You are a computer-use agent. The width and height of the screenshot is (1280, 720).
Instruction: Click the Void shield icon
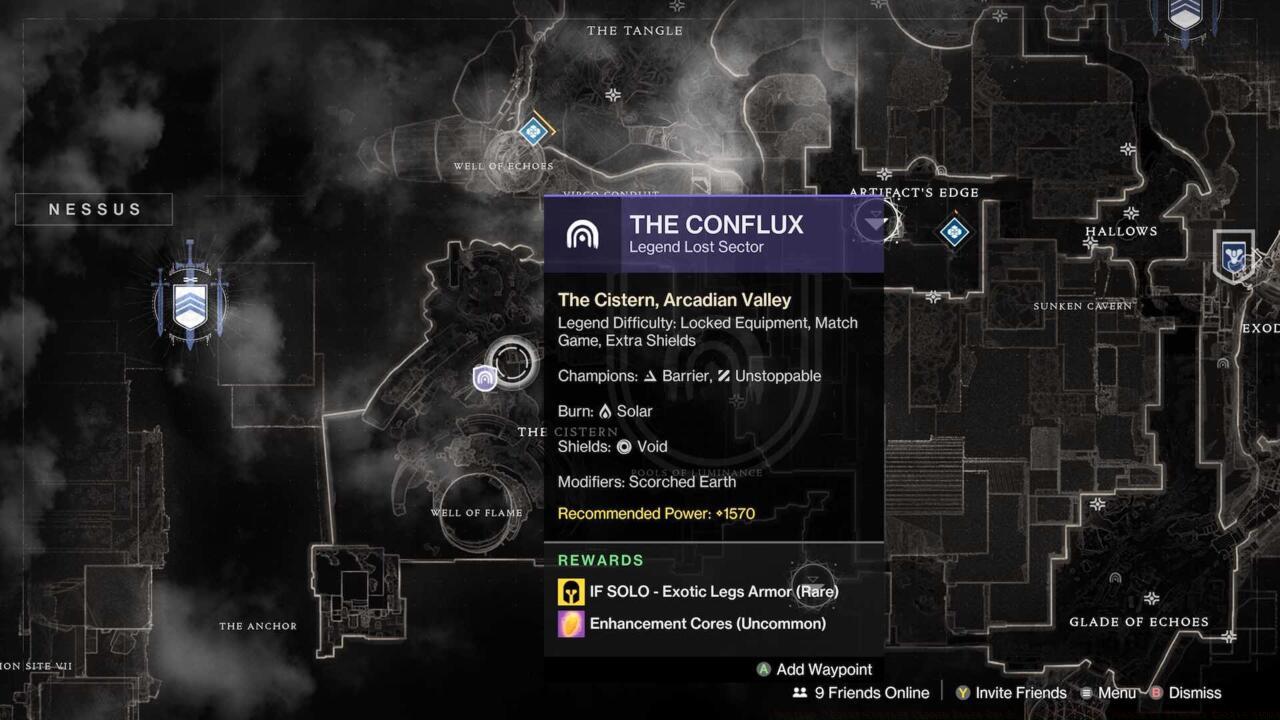pos(623,447)
